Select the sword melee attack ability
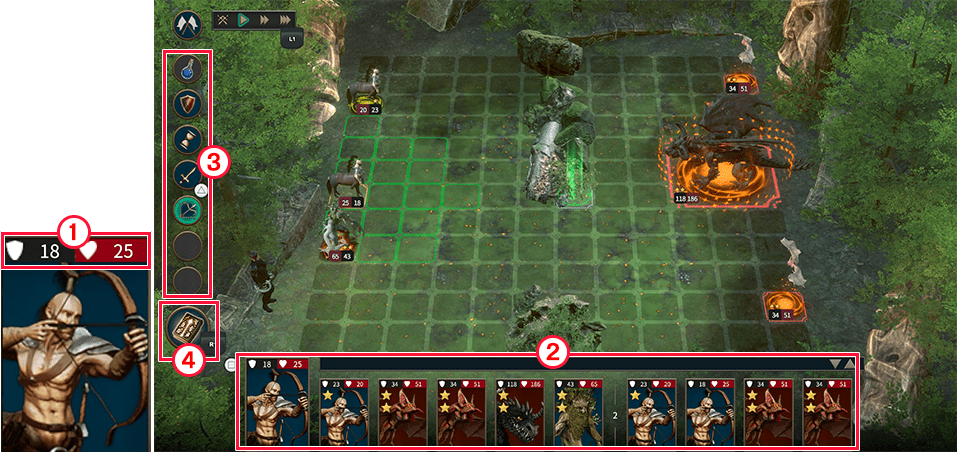The height and width of the screenshot is (452, 957). (x=188, y=175)
